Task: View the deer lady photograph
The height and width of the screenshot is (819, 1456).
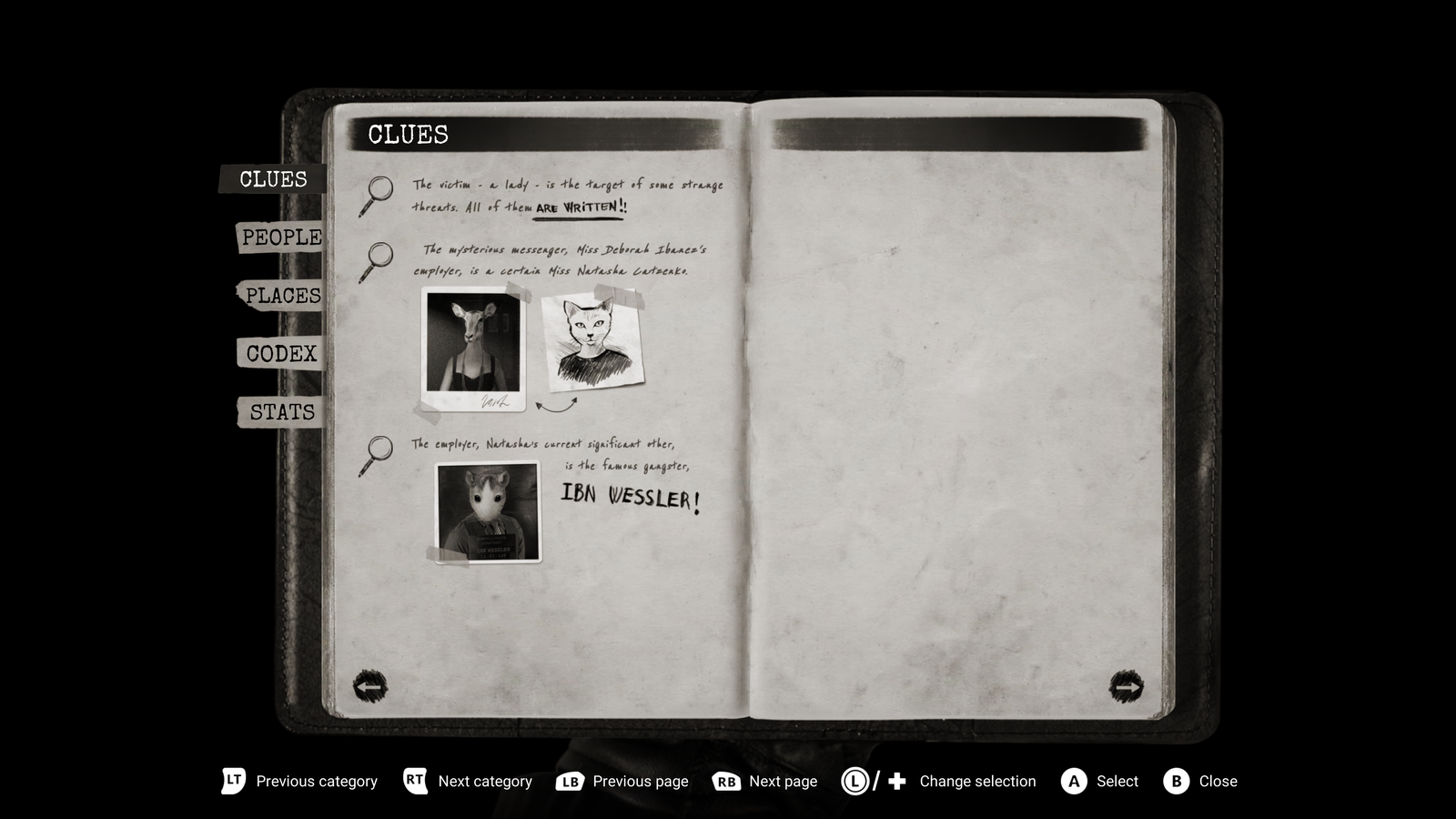Action: (x=473, y=348)
